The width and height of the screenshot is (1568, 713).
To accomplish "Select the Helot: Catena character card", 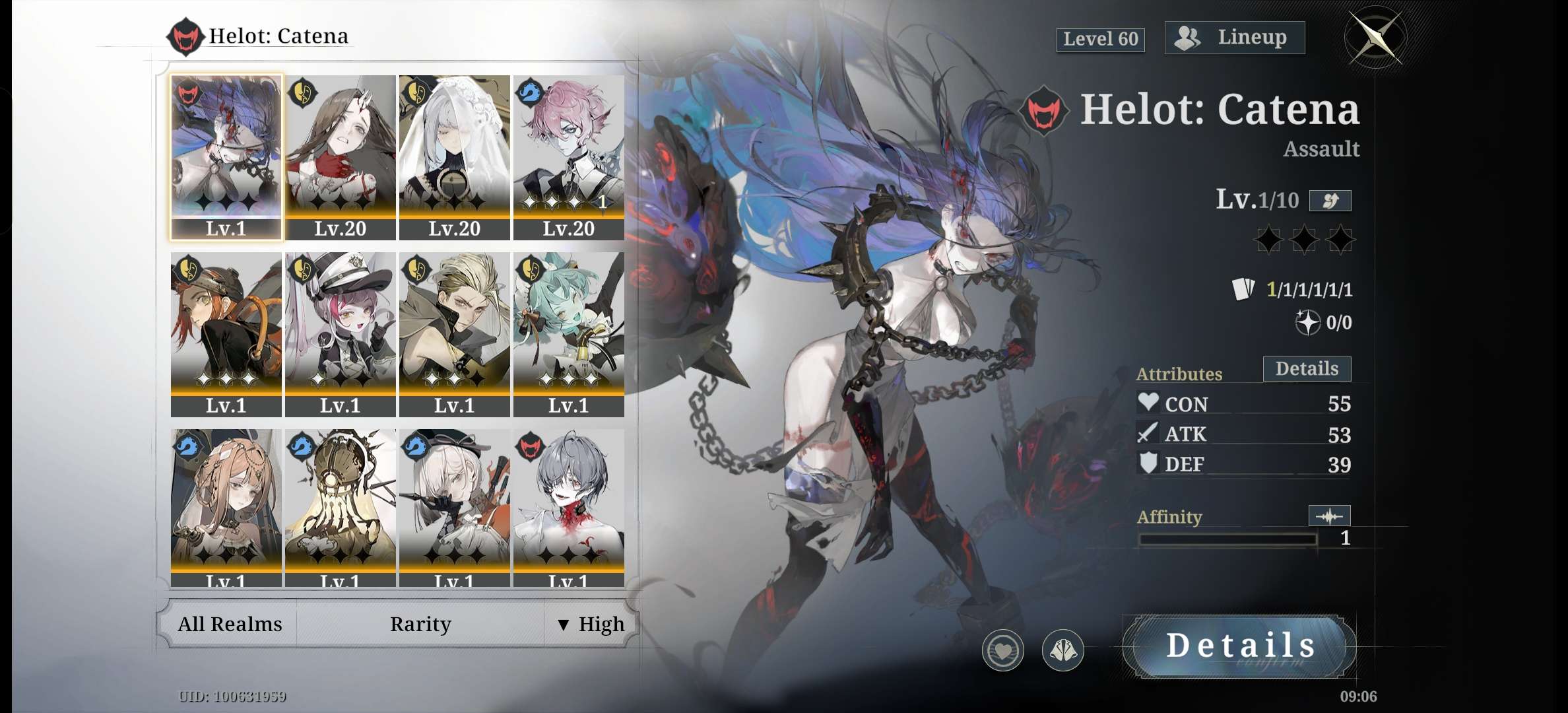I will tap(226, 156).
